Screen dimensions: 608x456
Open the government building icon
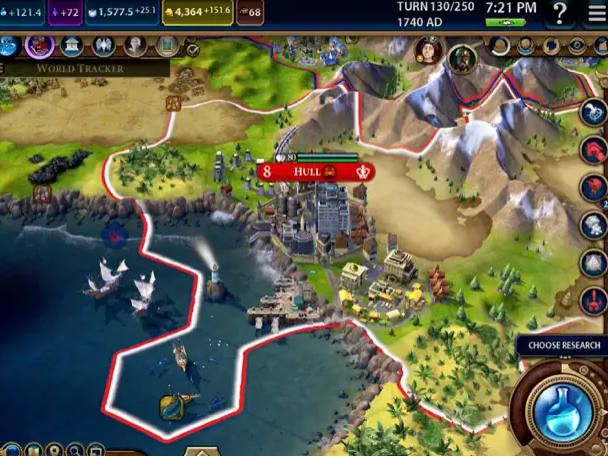[72, 46]
